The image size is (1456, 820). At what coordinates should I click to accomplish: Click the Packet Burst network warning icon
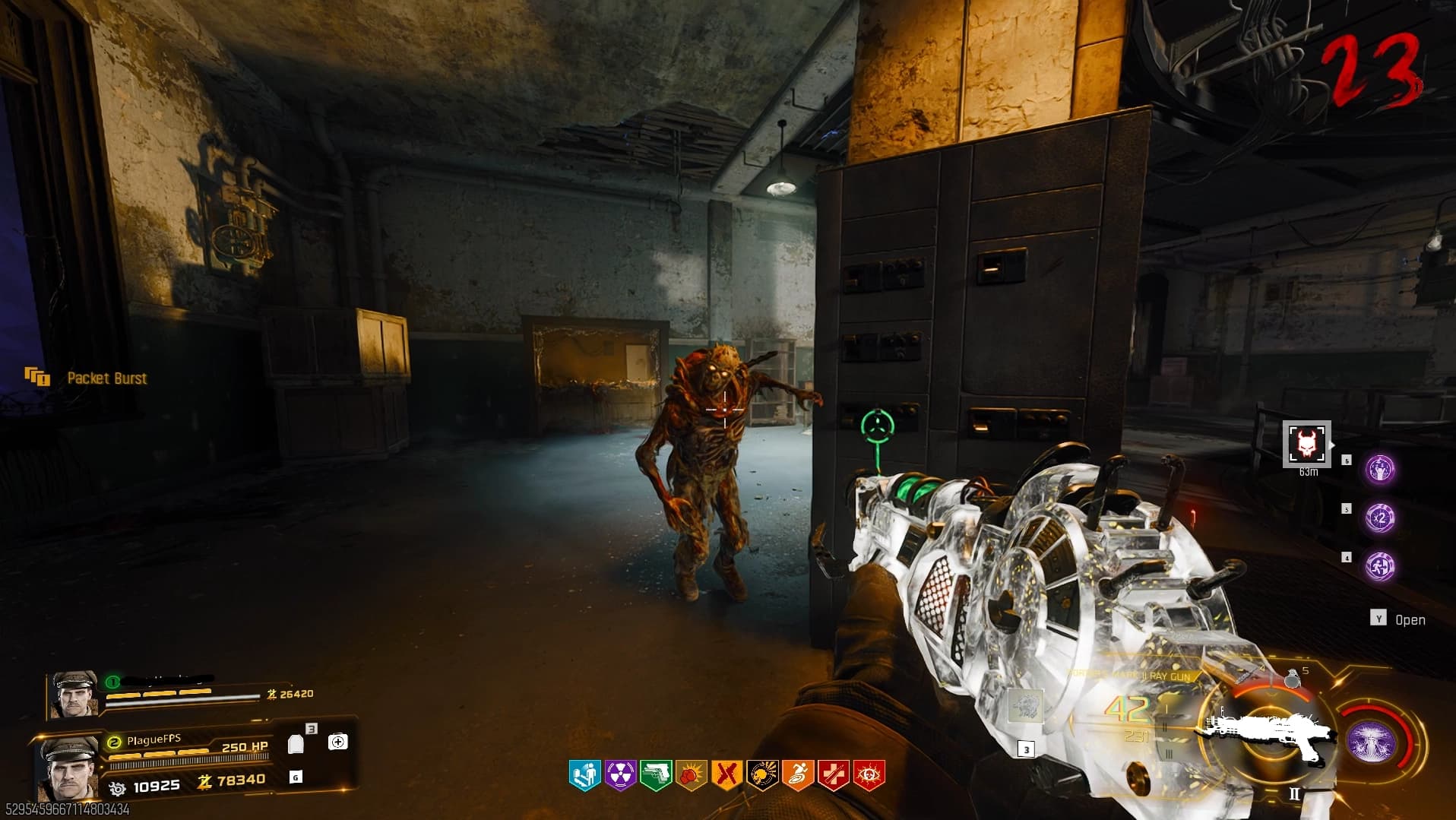pyautogui.click(x=36, y=377)
